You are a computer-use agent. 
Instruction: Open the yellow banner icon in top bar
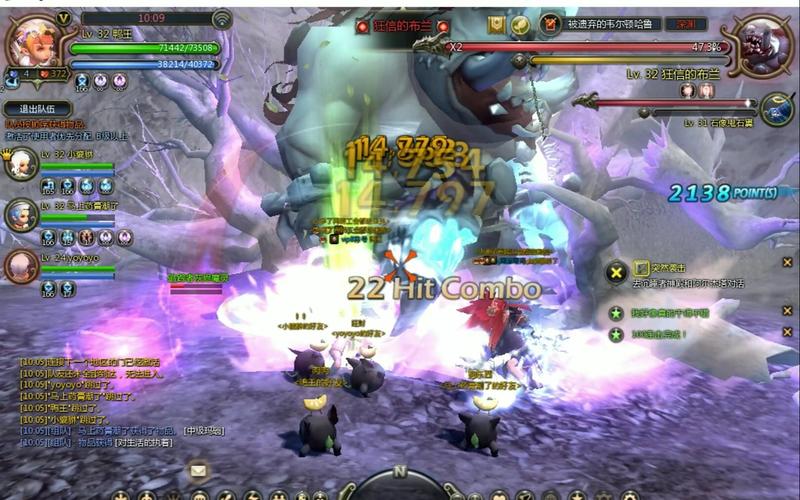(496, 24)
